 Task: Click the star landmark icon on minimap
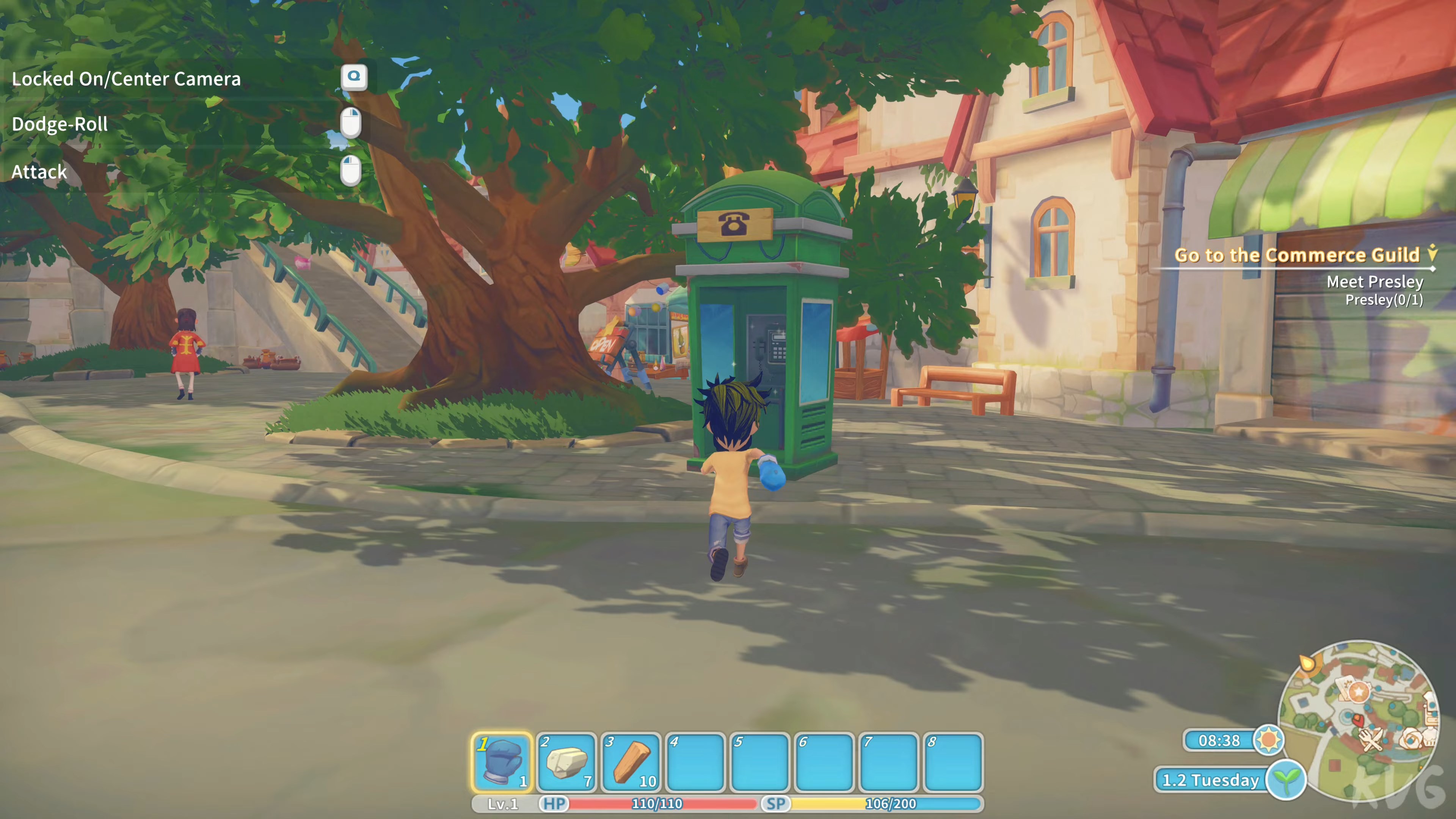[1359, 691]
